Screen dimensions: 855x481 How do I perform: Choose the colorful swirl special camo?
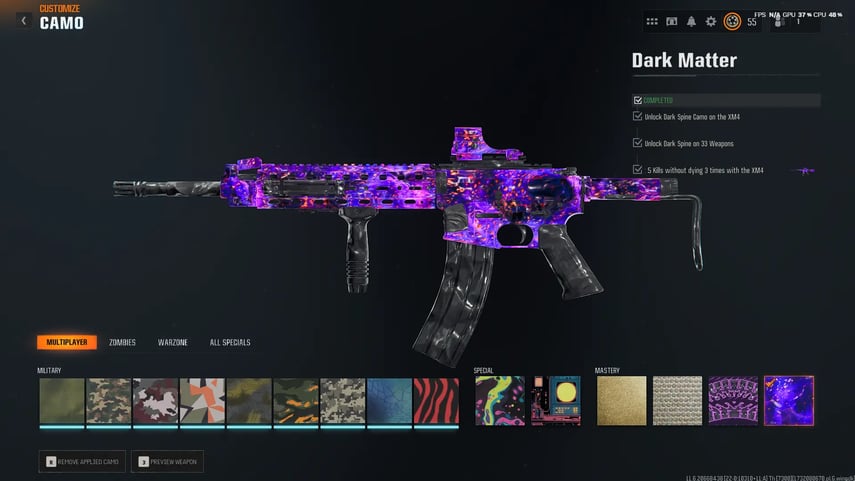(499, 400)
